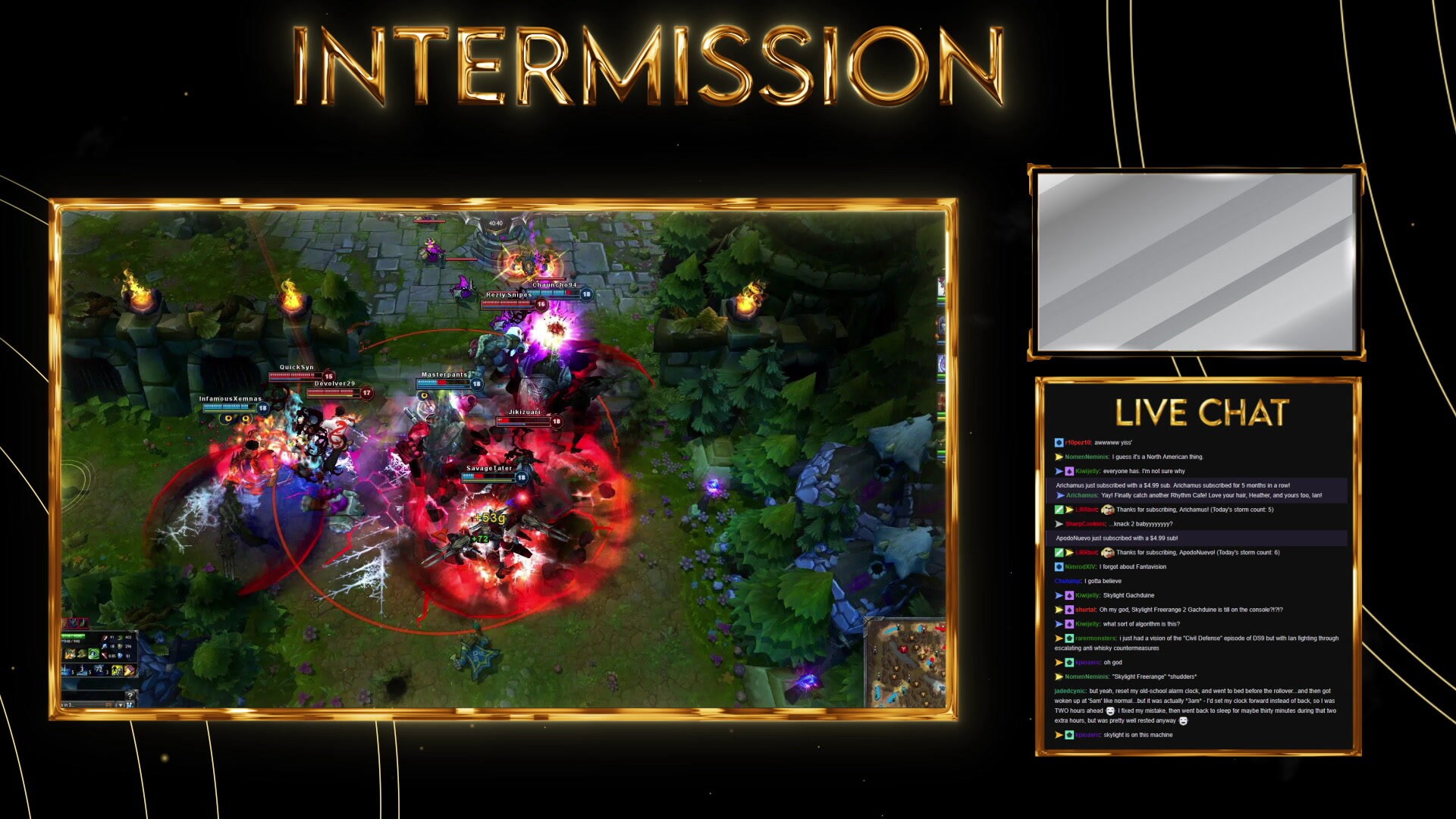Click NomenNeminis' yellow arrow badge in chat

[1058, 457]
